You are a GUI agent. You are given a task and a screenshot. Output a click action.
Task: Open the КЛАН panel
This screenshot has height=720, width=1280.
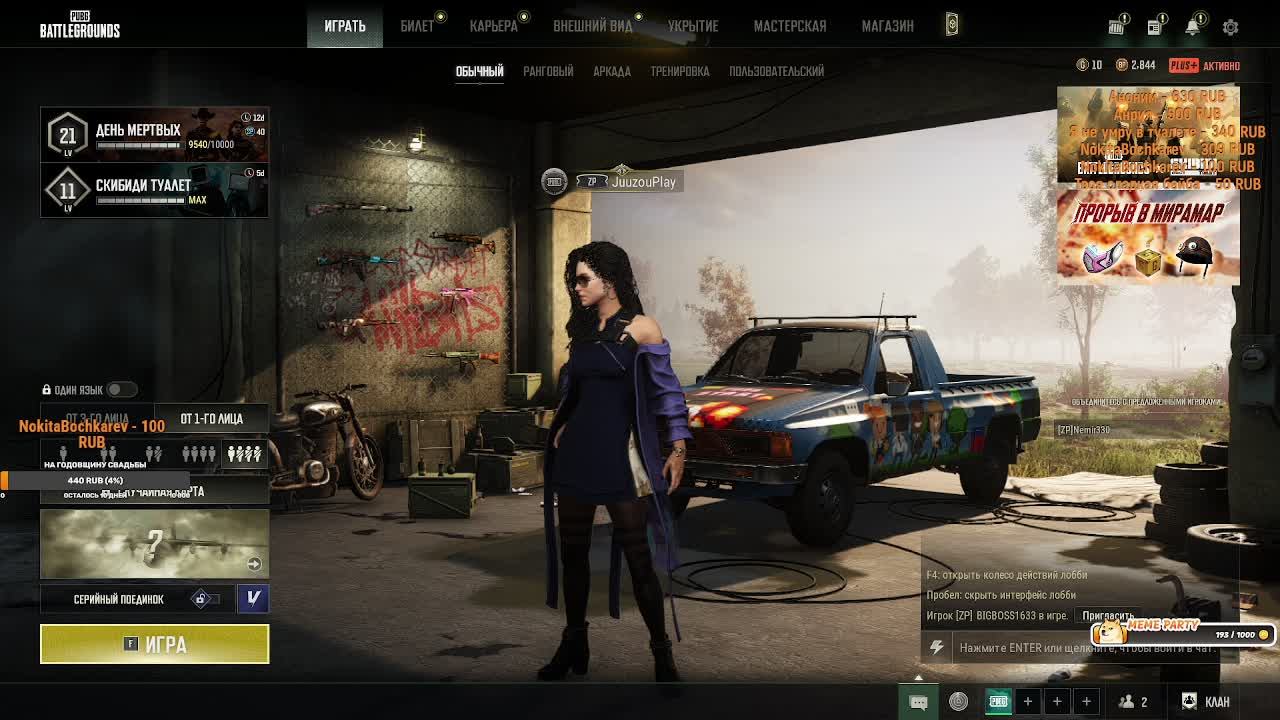coord(1206,701)
